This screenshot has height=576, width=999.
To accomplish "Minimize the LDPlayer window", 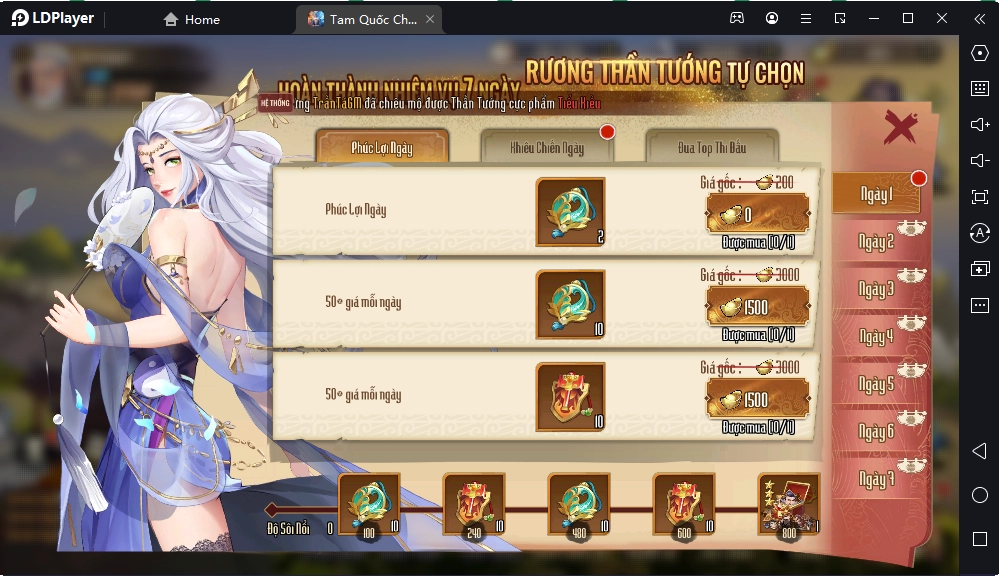I will click(x=874, y=18).
